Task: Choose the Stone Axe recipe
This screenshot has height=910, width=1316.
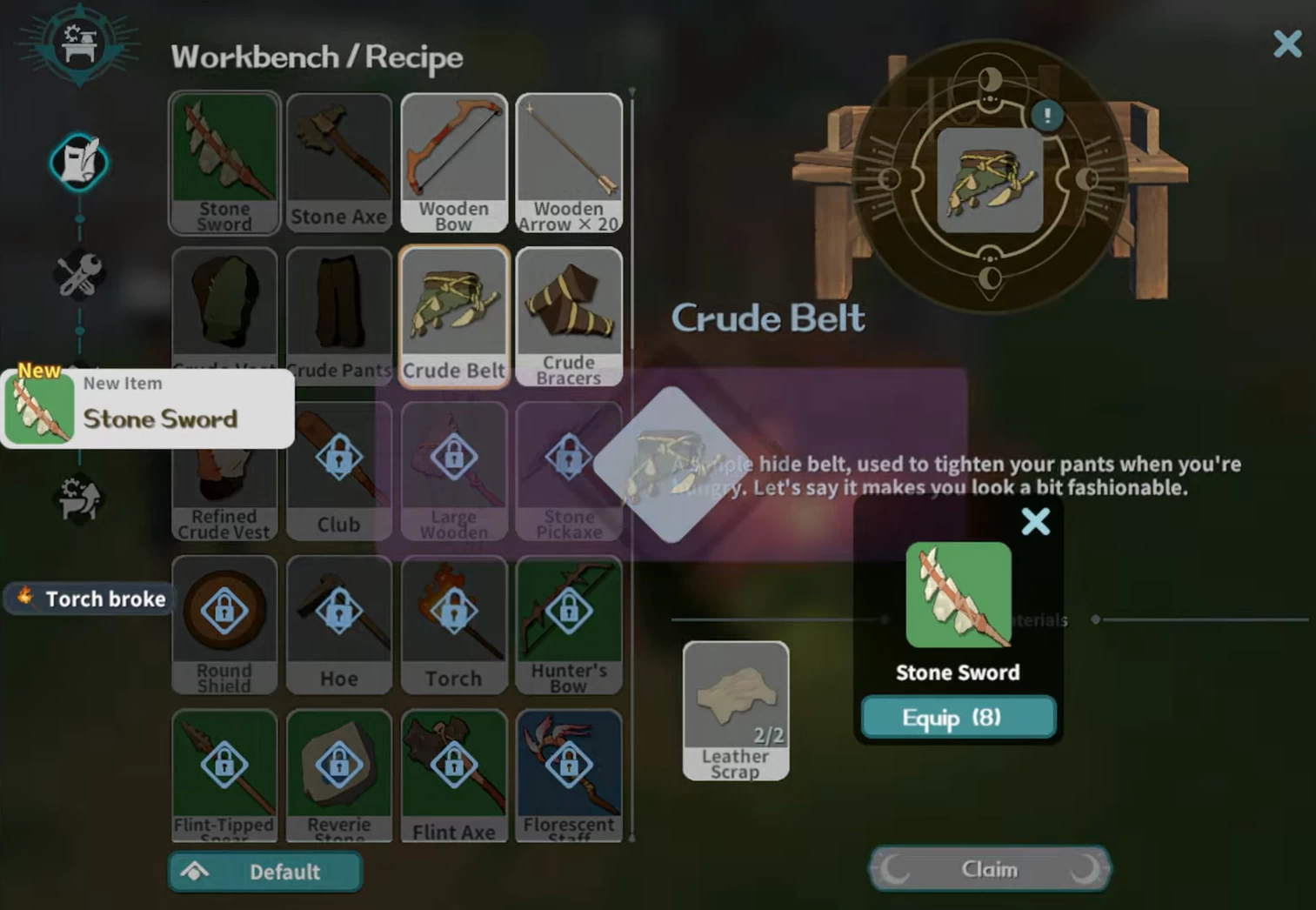Action: coord(339,163)
